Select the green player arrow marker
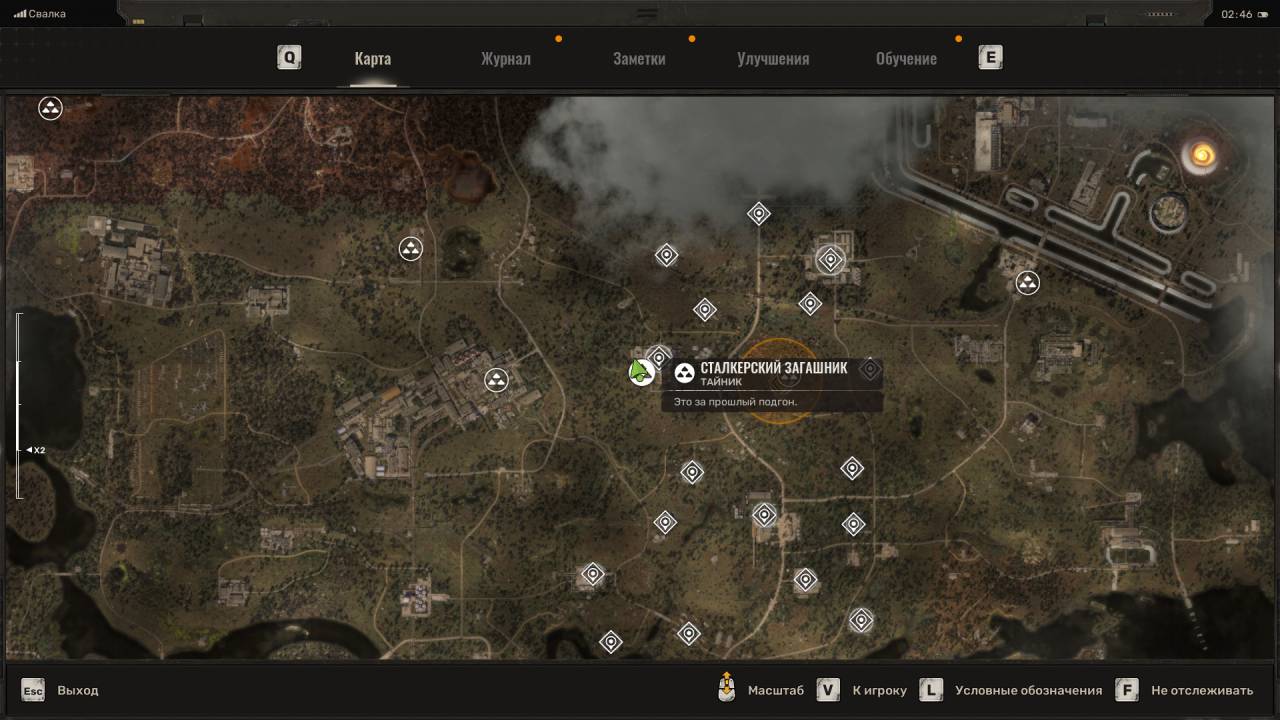The image size is (1280, 720). (x=640, y=371)
